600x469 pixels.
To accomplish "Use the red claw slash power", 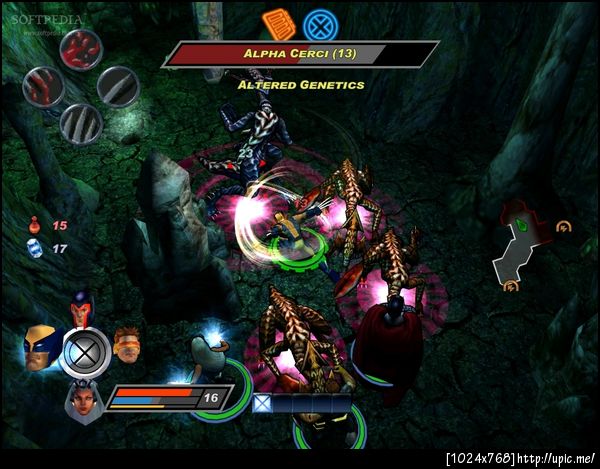I will pos(42,87).
